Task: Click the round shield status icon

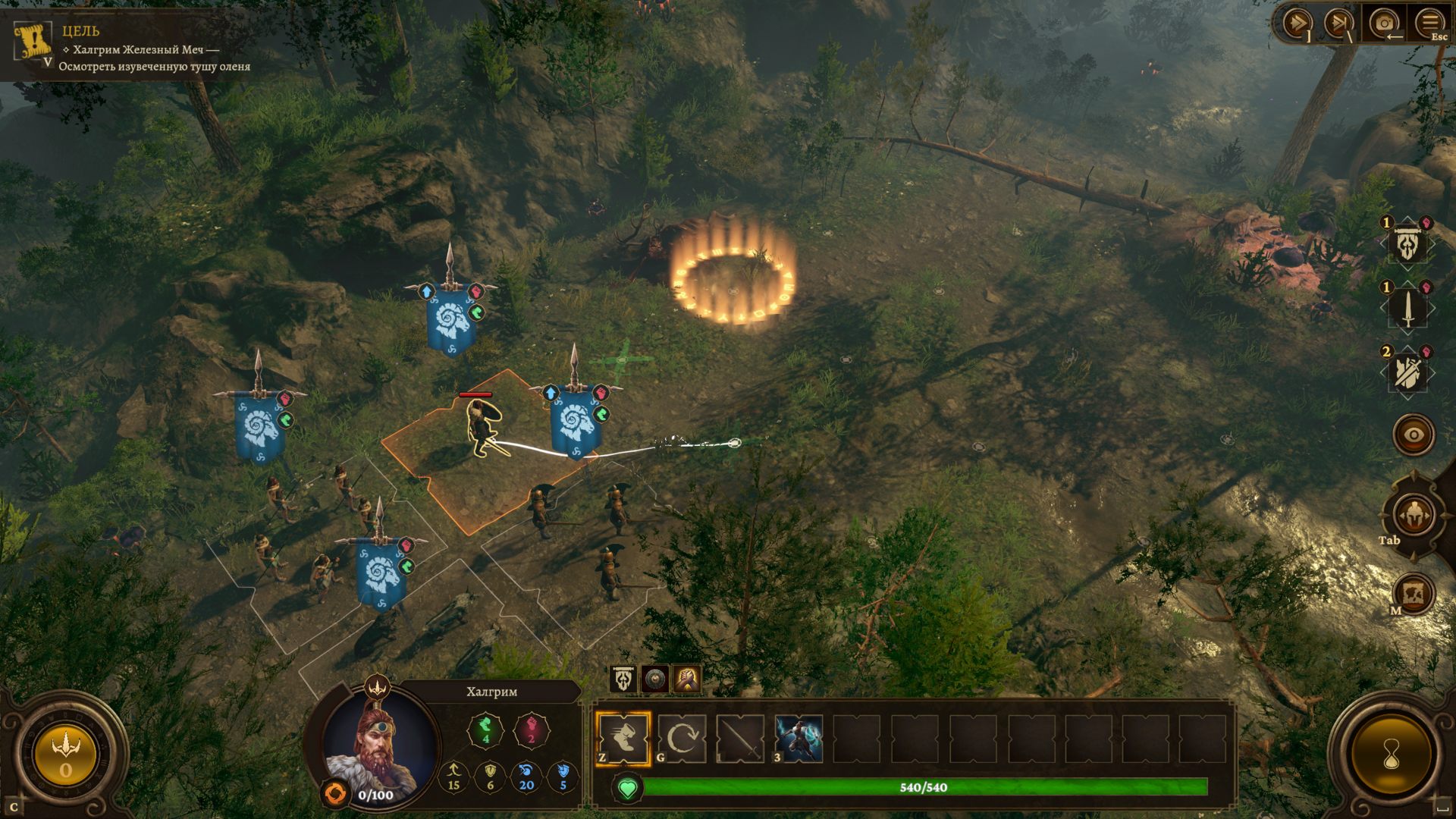Action: tap(654, 679)
